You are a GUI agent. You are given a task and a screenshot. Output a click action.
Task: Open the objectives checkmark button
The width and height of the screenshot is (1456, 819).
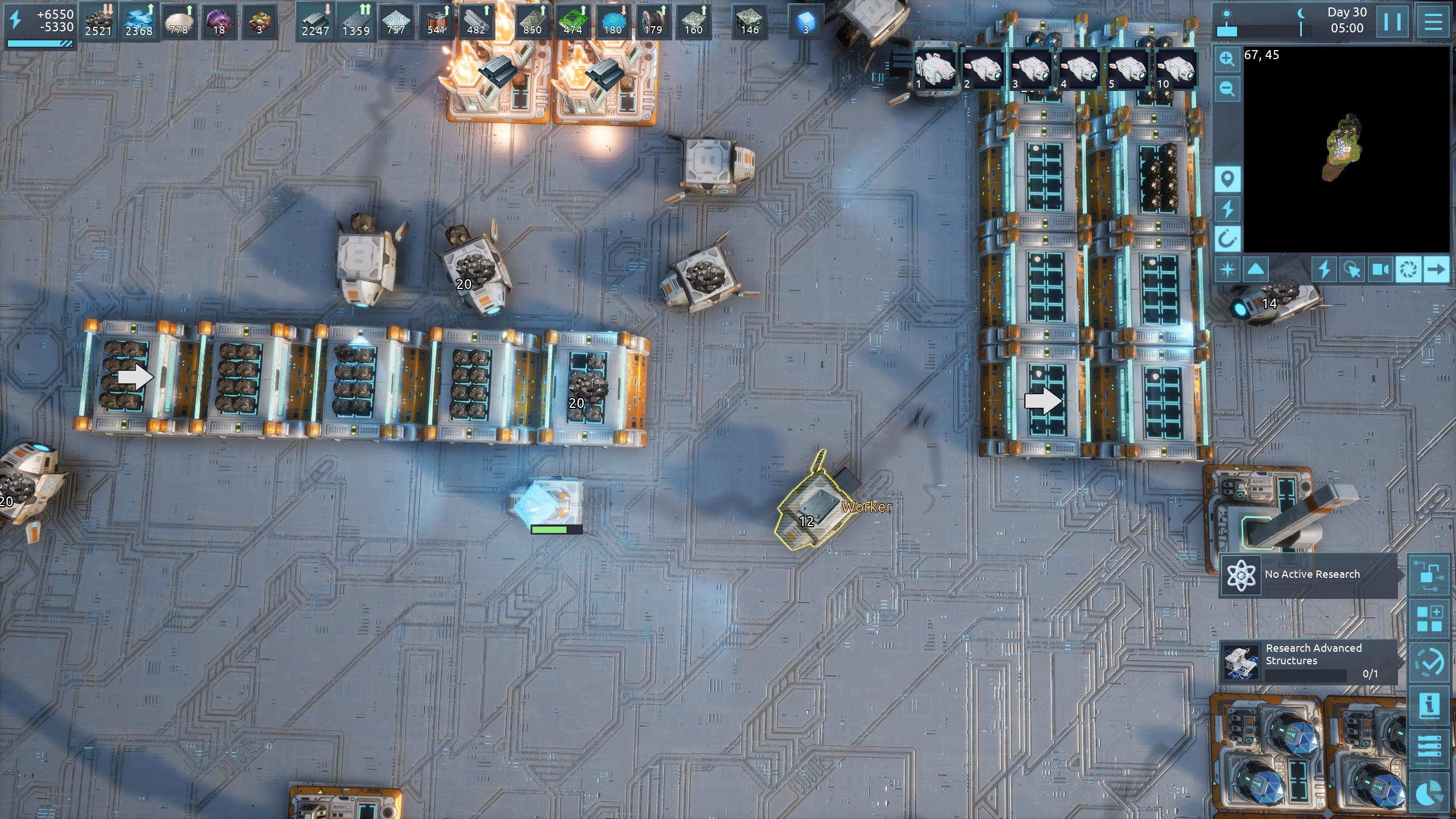coord(1429,662)
